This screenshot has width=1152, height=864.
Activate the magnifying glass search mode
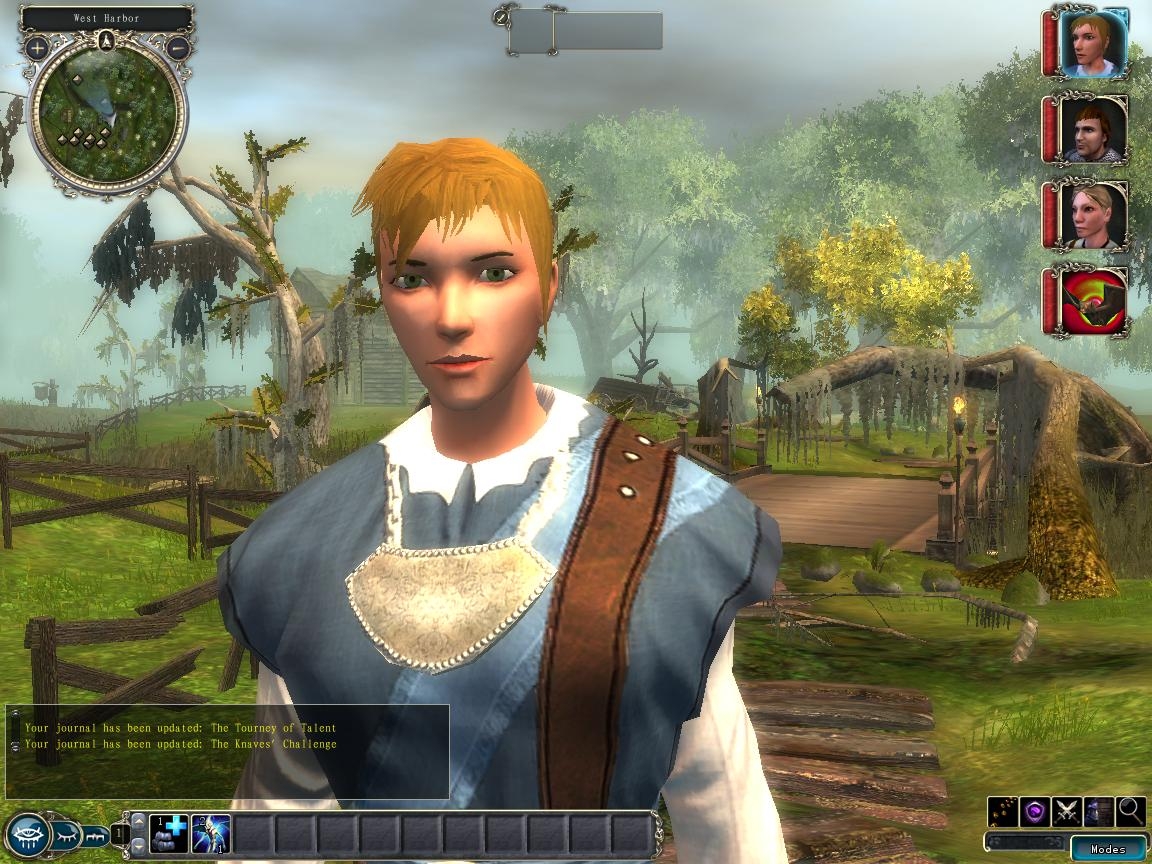point(1130,810)
